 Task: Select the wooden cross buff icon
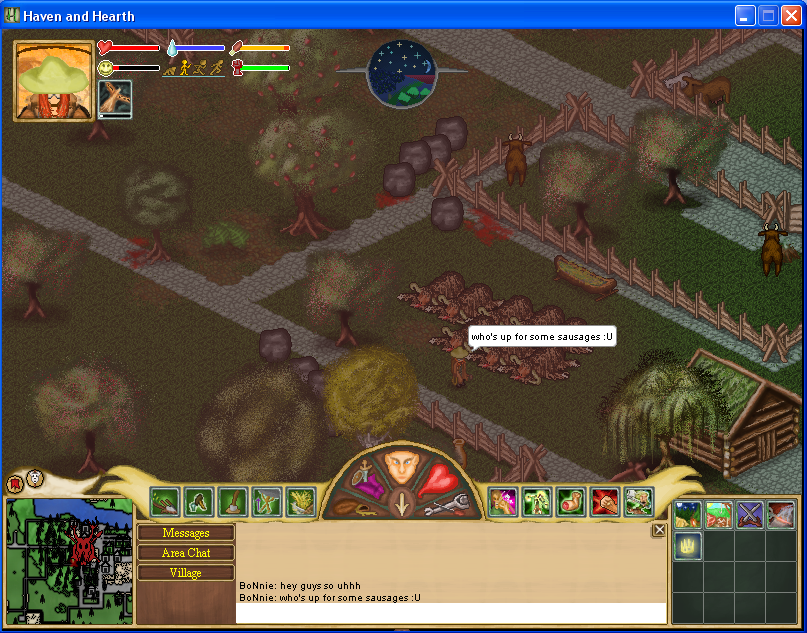click(x=115, y=99)
